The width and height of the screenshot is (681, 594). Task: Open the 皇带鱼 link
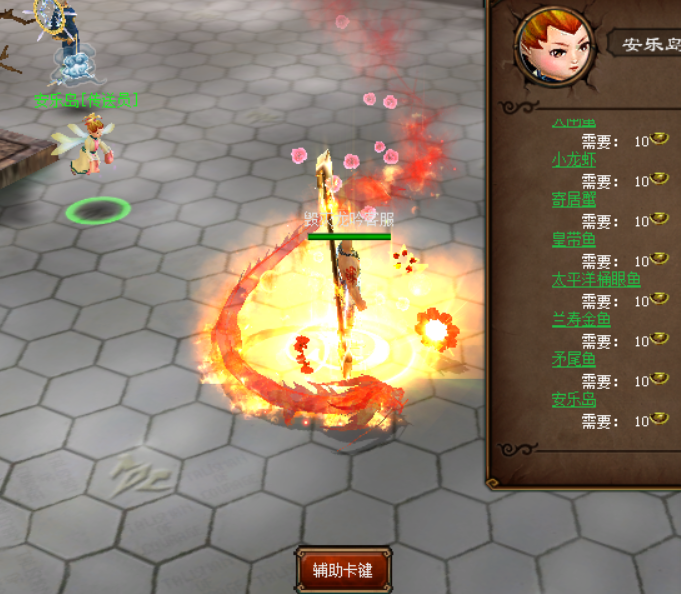coord(573,240)
